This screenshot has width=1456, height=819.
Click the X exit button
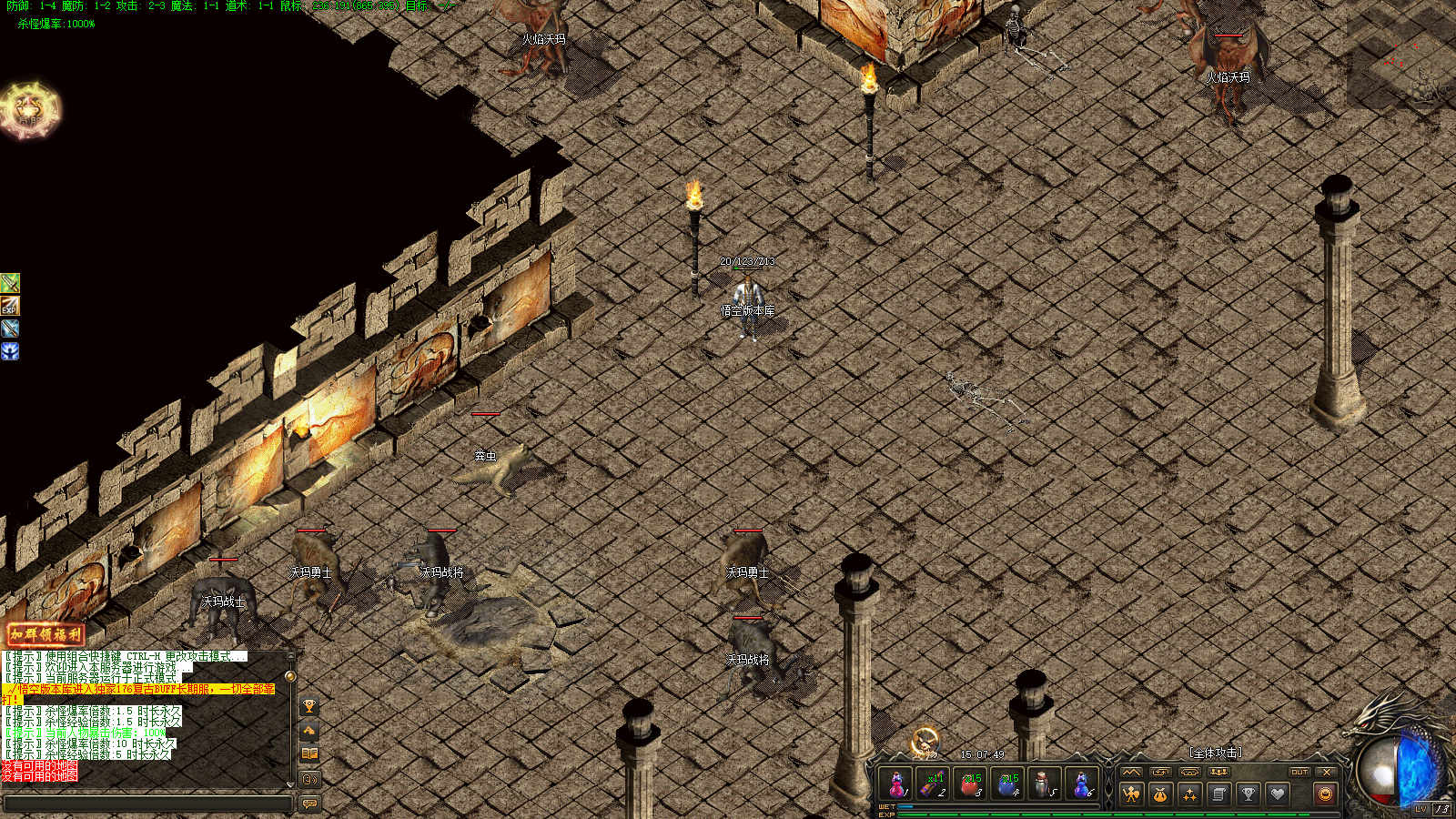(1327, 772)
